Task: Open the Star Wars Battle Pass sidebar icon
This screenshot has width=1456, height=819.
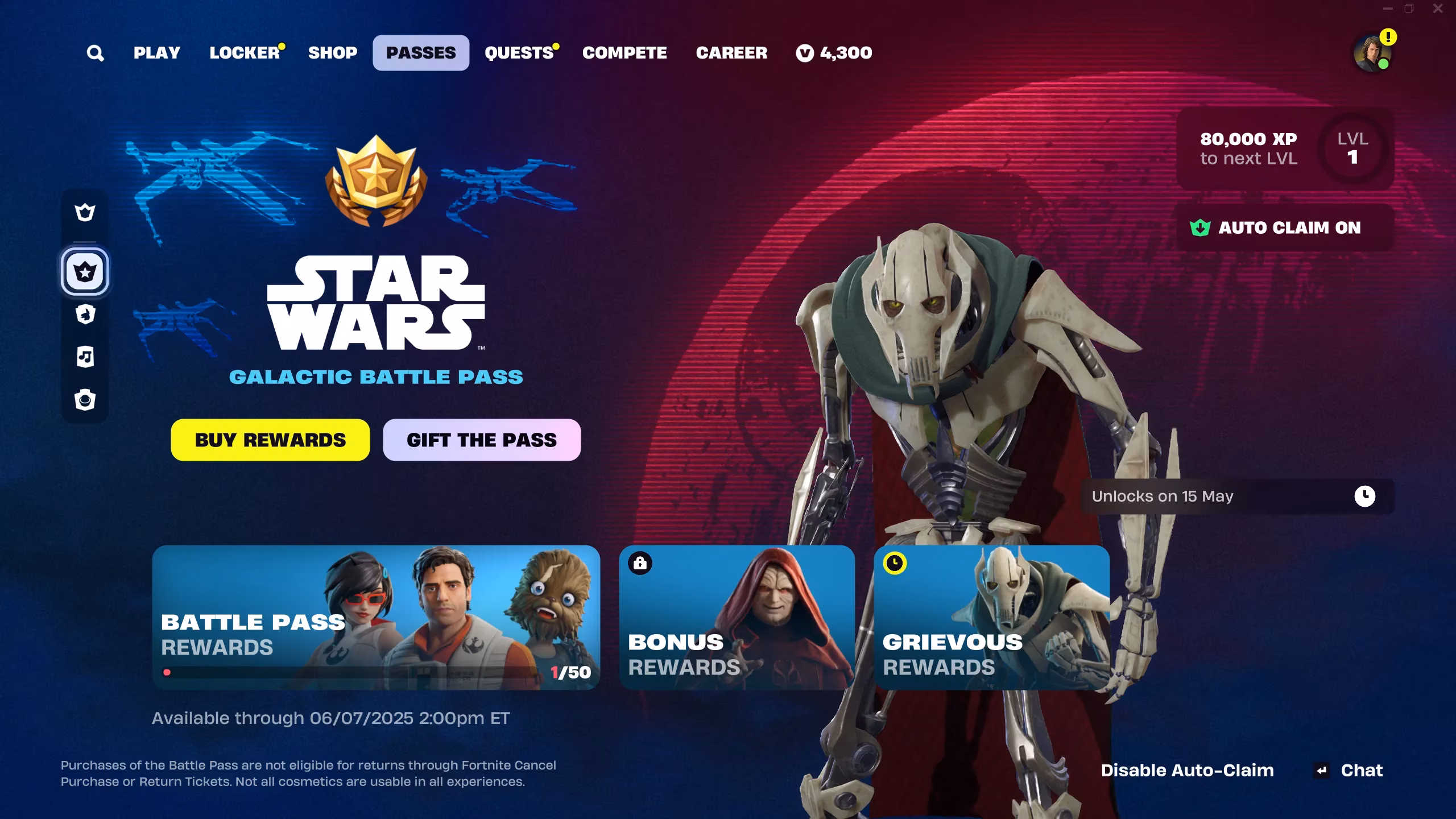Action: tap(85, 272)
